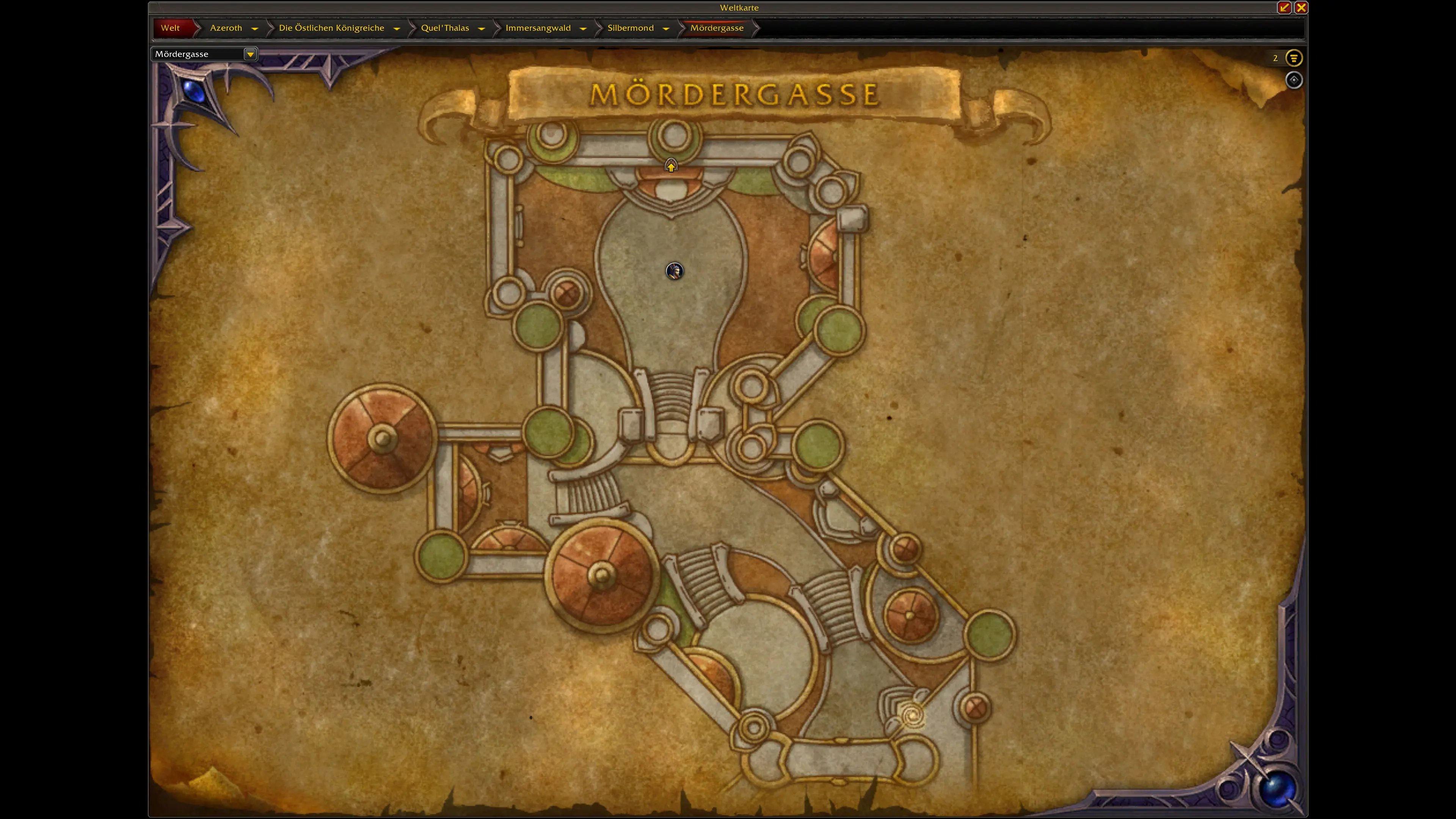Select the yellow arrow exit marker

(x=670, y=166)
